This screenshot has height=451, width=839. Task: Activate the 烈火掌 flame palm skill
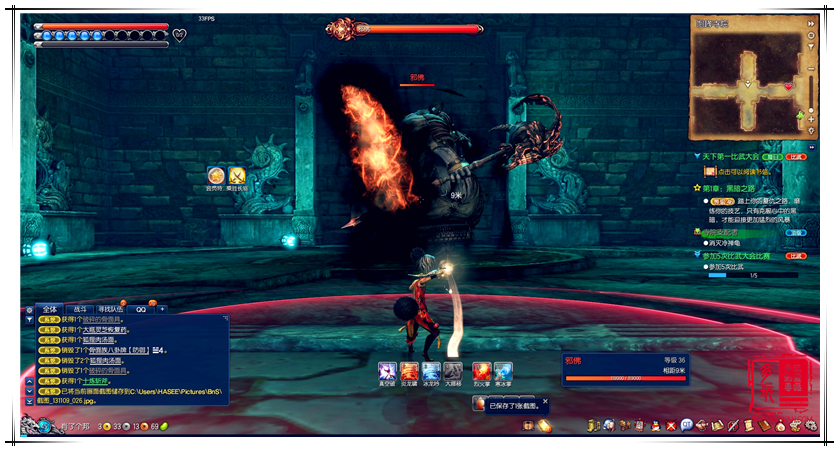482,370
